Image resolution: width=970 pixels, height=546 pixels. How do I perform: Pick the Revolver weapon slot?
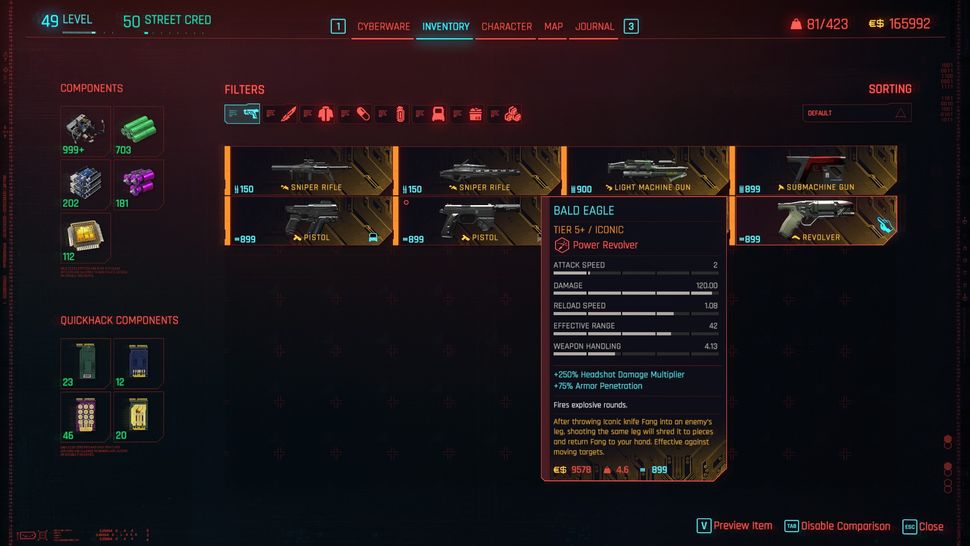pyautogui.click(x=815, y=221)
